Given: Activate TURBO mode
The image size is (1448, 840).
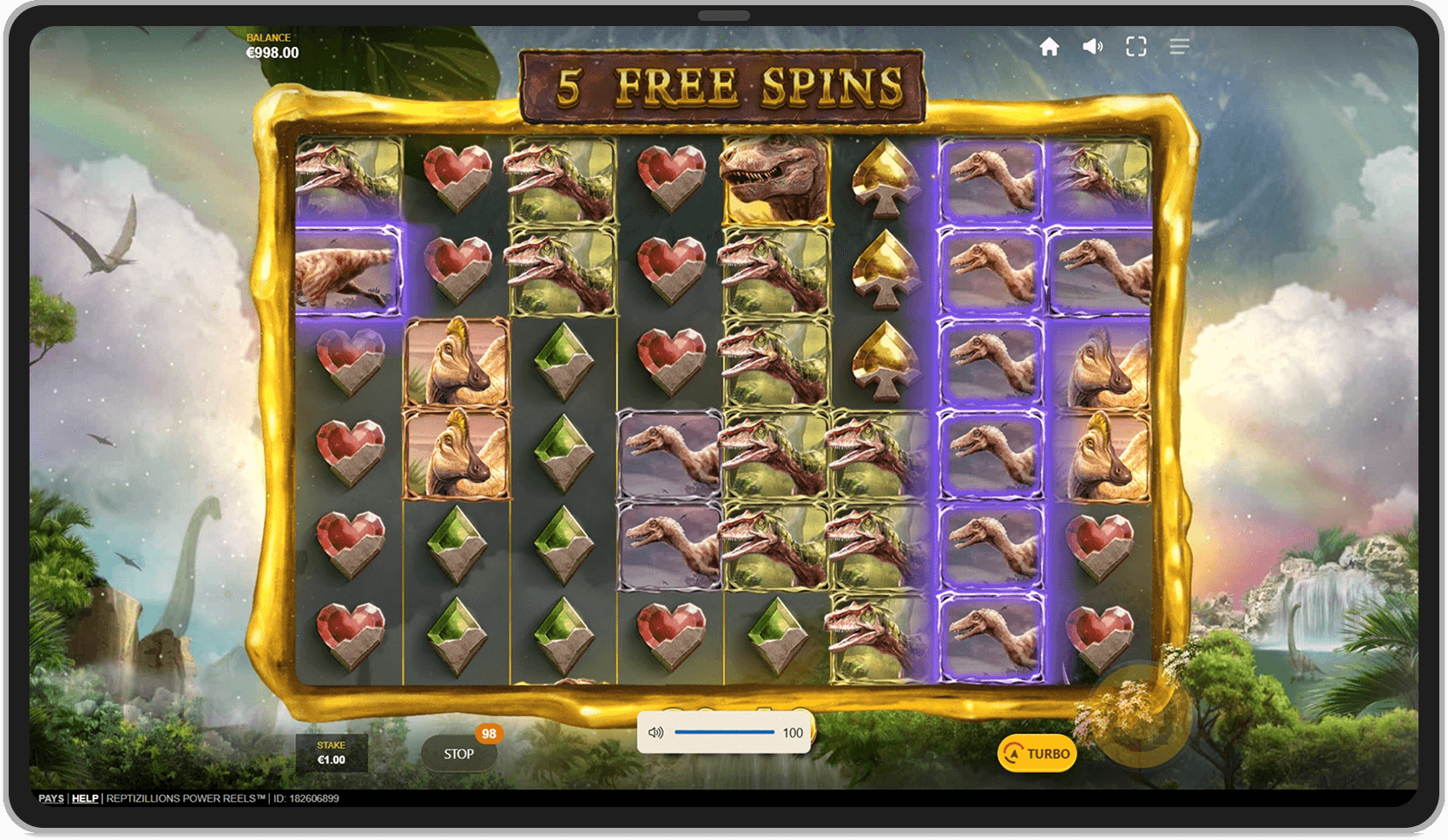Looking at the screenshot, I should [x=1038, y=753].
